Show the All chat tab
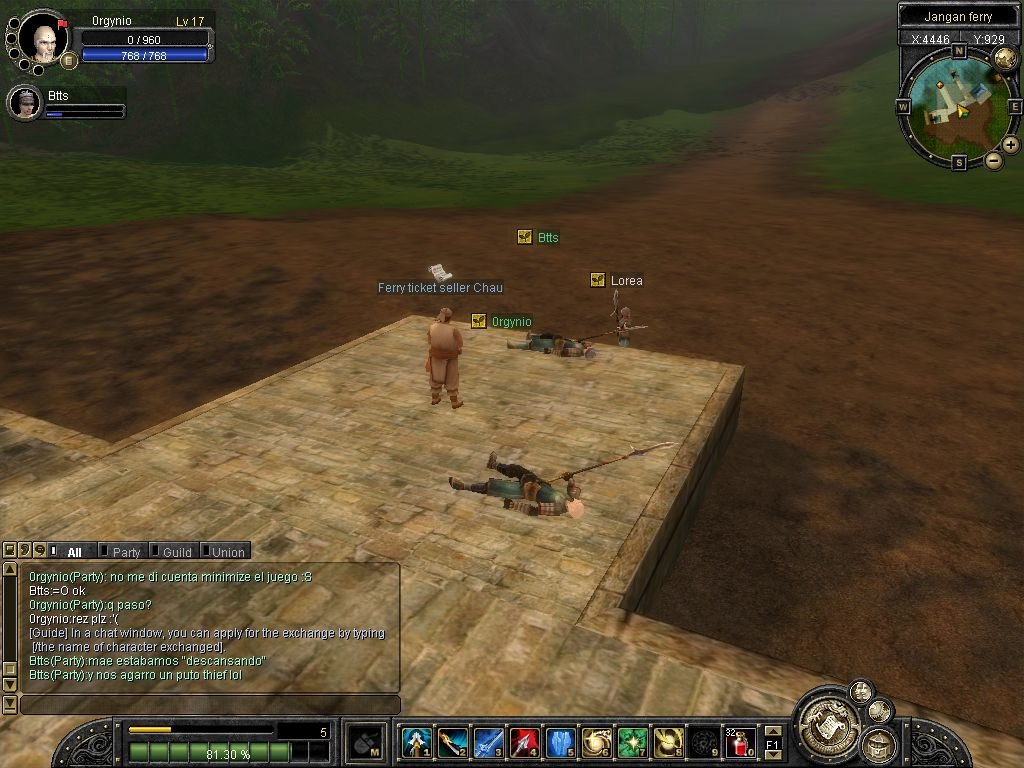 pos(73,551)
